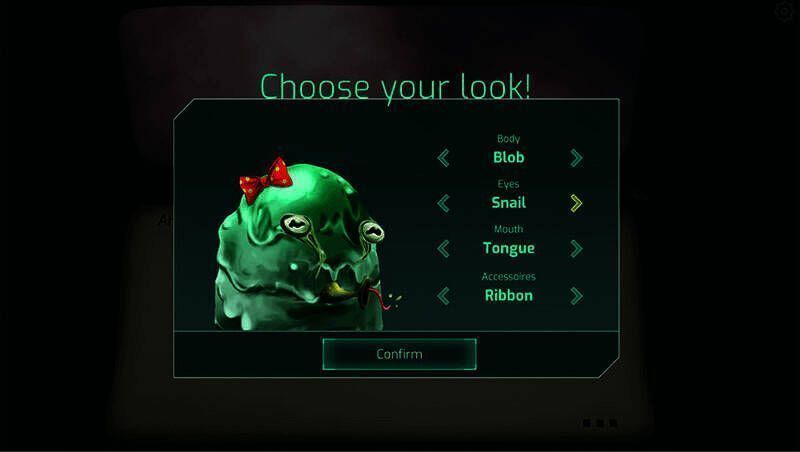800x452 pixels.
Task: Switch to the previous Eyes style
Action: click(444, 203)
